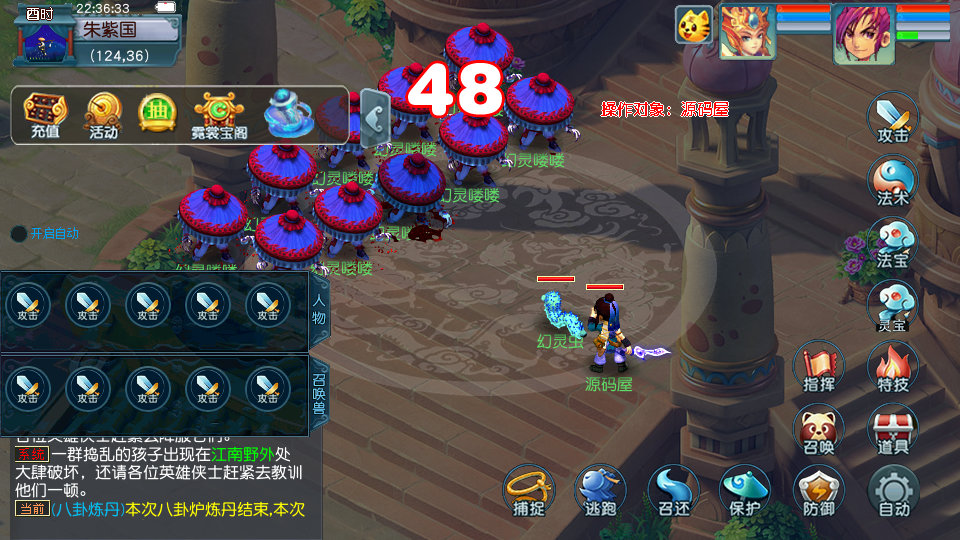Select the 召还 recall command
The image size is (960, 540).
(673, 492)
